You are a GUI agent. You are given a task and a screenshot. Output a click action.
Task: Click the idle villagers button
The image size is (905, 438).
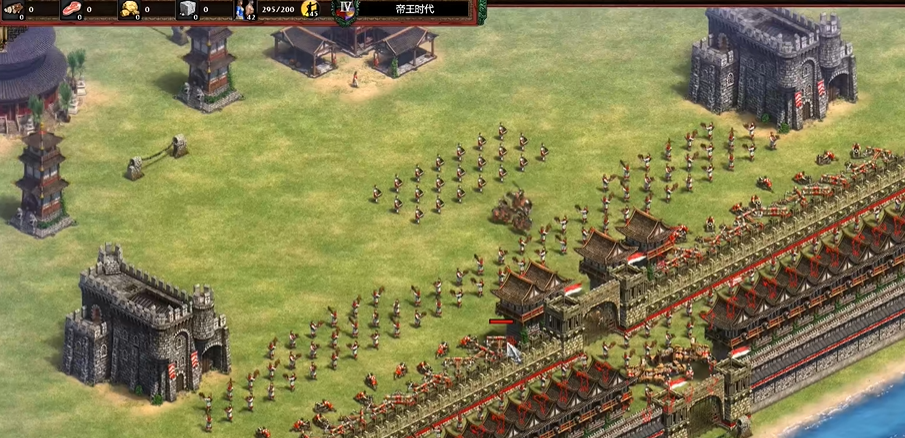click(x=310, y=10)
